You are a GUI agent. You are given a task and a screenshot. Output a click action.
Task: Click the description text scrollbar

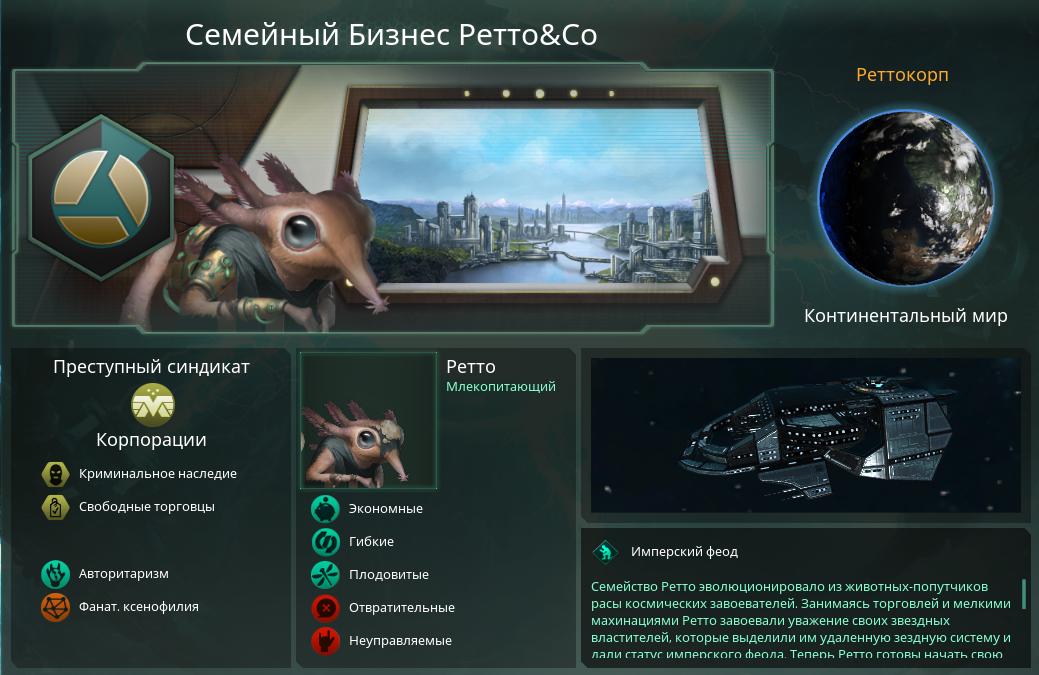(1023, 593)
